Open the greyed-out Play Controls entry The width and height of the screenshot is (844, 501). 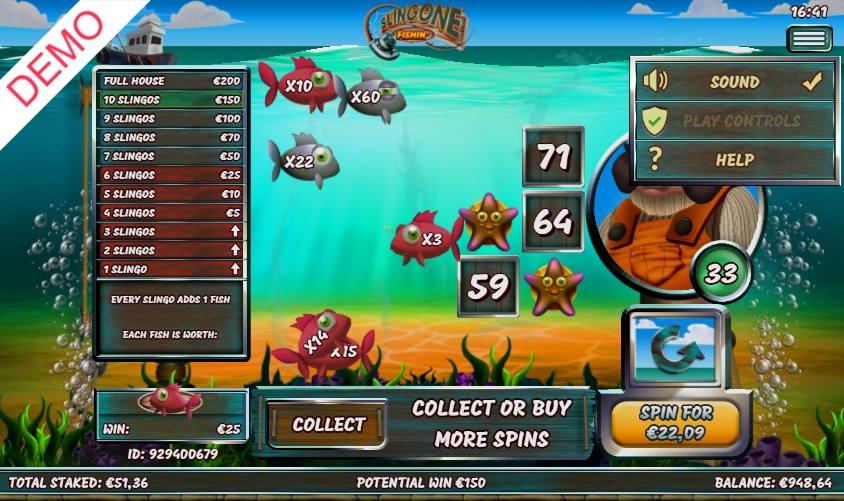click(735, 121)
